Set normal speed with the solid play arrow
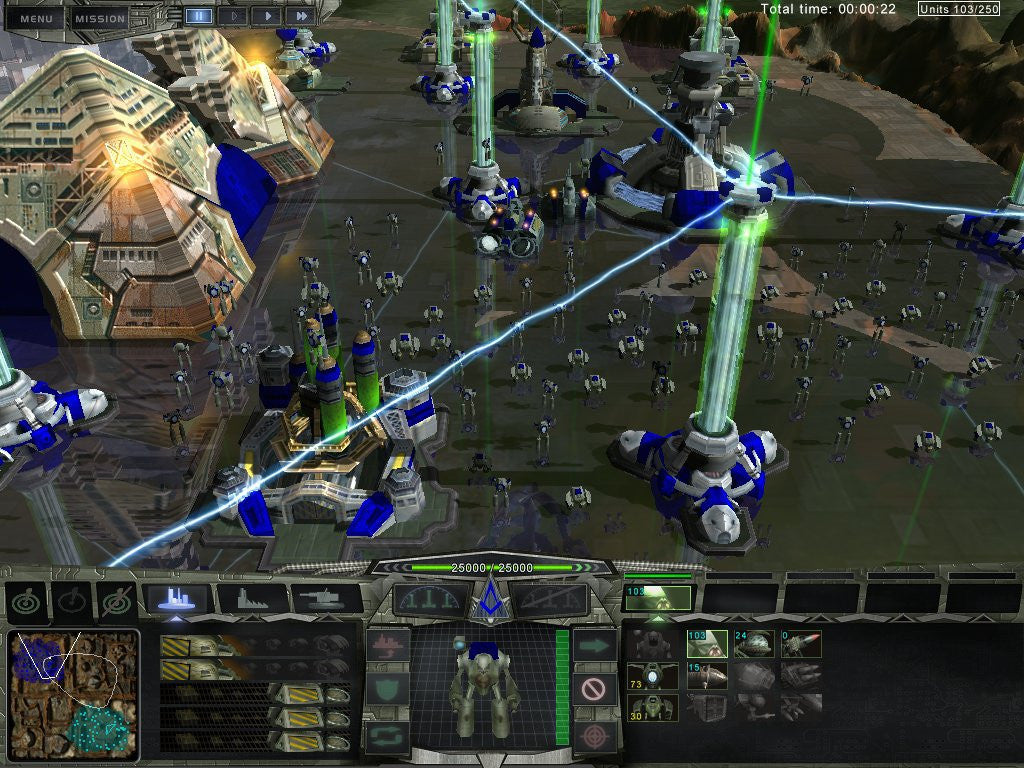 point(265,16)
